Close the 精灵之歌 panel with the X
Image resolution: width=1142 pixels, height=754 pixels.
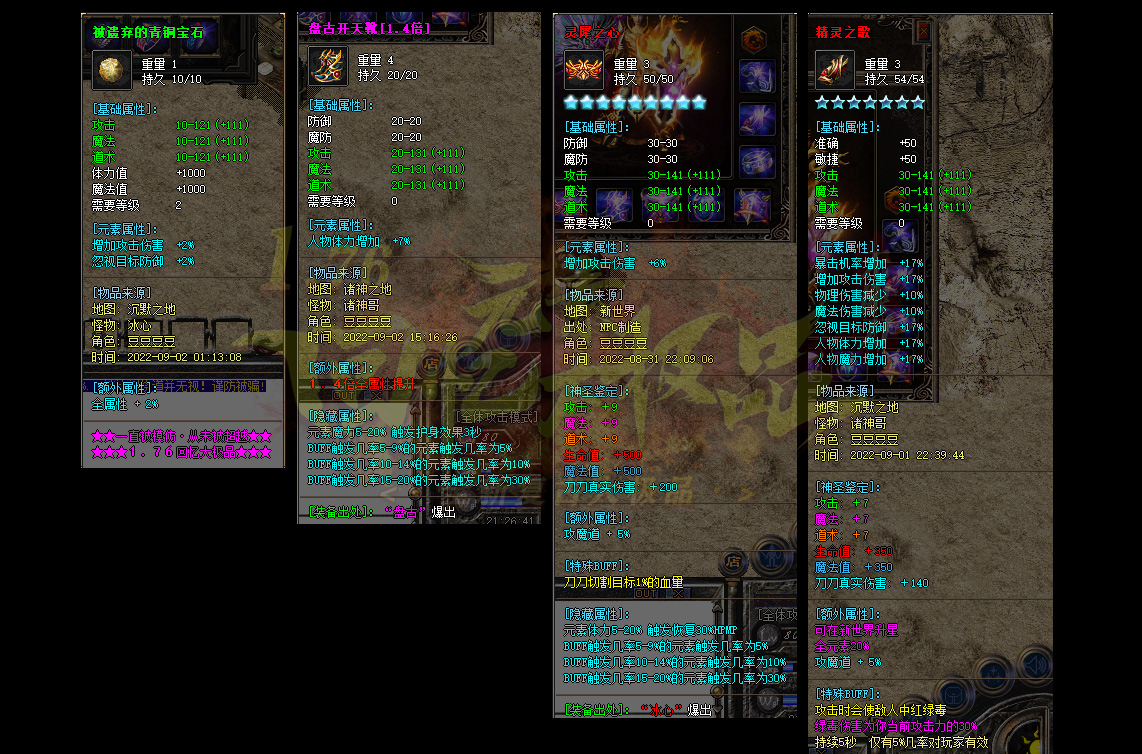[x=923, y=32]
